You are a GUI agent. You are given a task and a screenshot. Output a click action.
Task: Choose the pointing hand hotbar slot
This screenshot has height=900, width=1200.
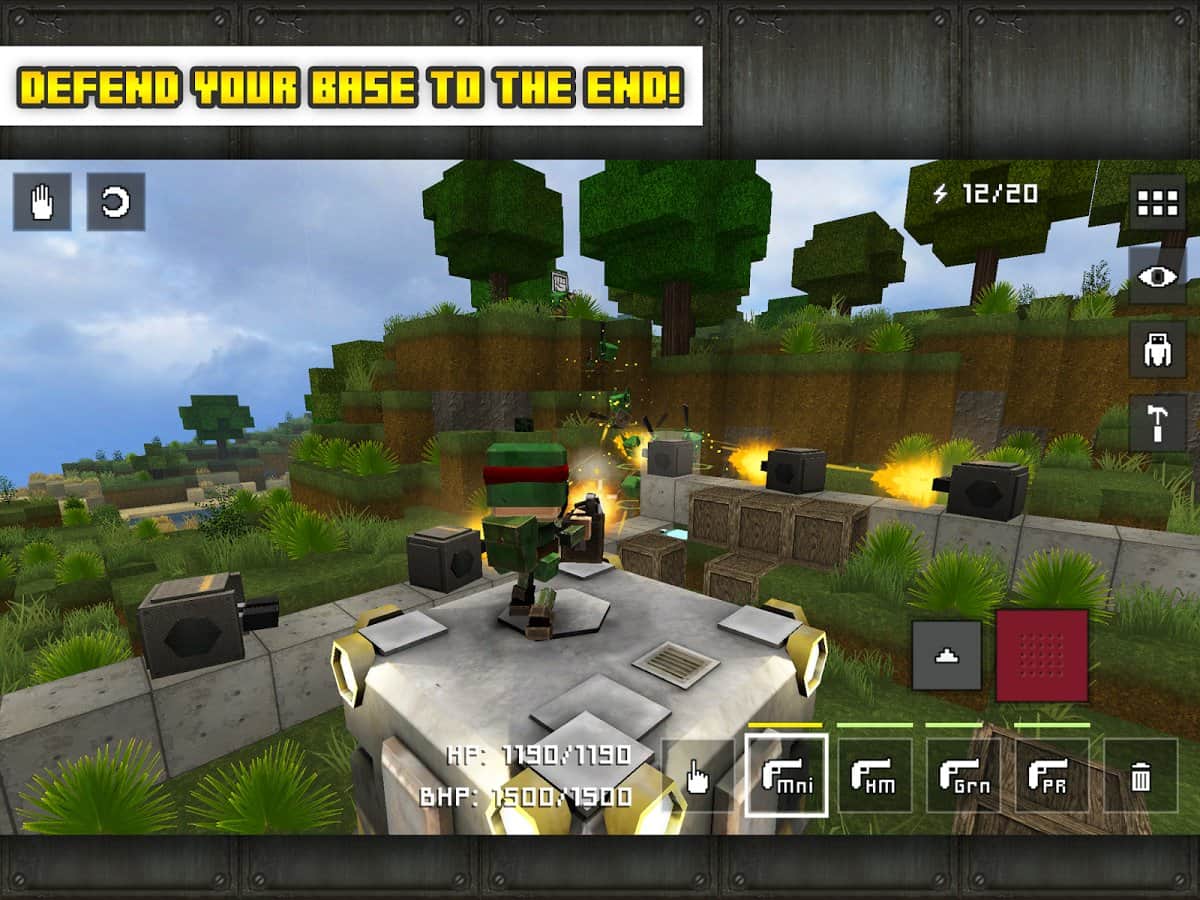[x=698, y=776]
